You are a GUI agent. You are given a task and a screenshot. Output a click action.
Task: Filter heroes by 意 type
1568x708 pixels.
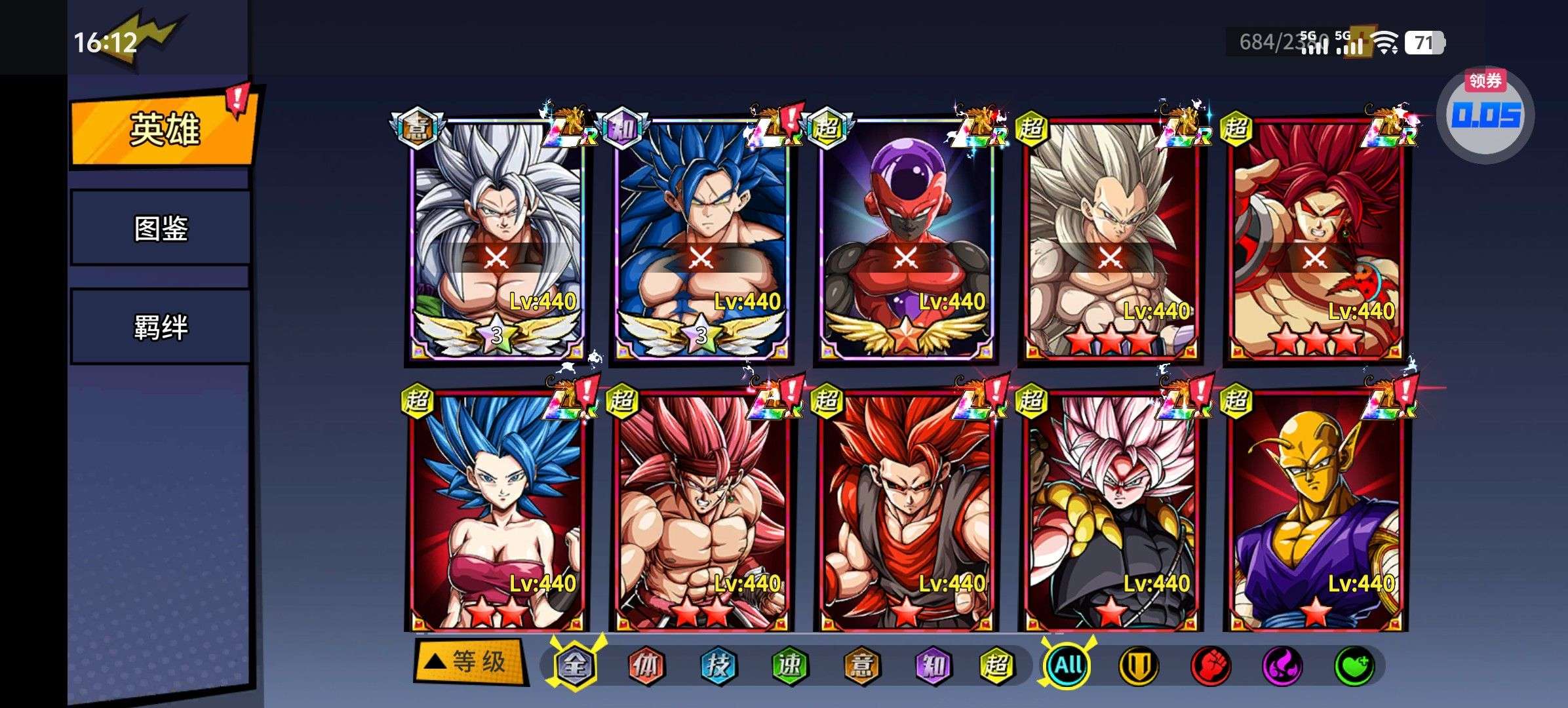click(860, 665)
